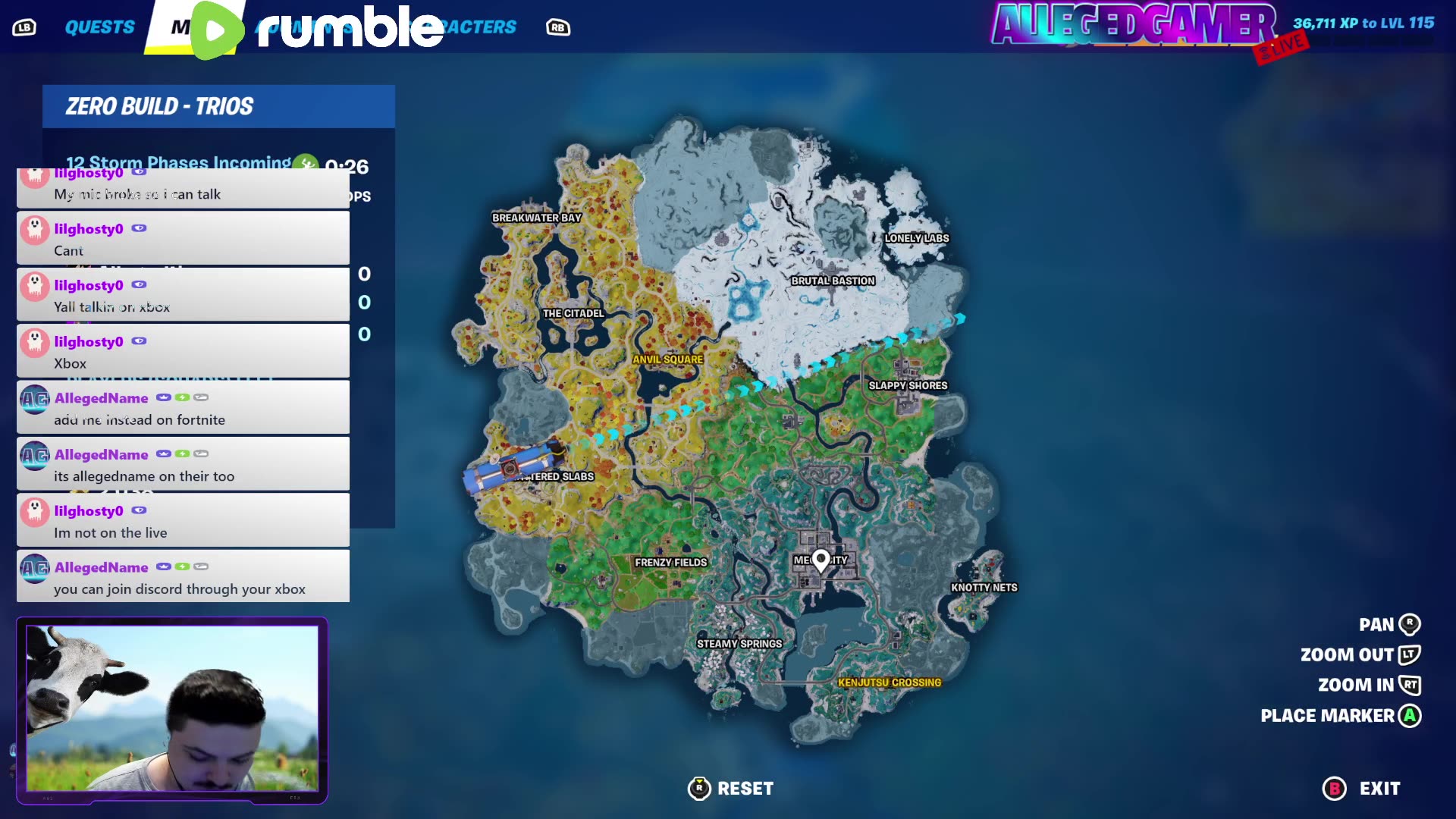Click the Reset button at bottom center

point(747,788)
